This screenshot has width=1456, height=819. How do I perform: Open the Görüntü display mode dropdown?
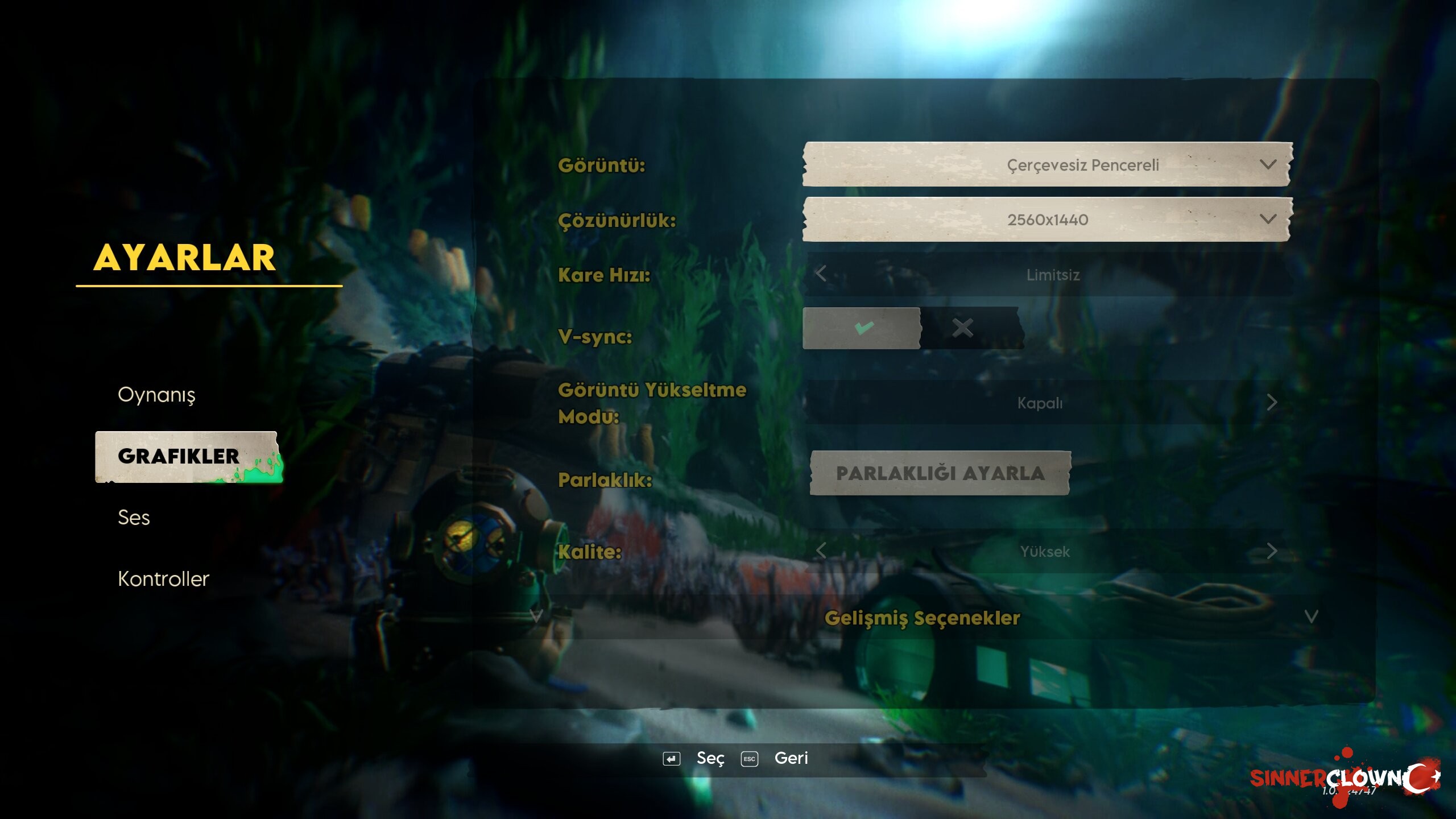(x=1047, y=165)
